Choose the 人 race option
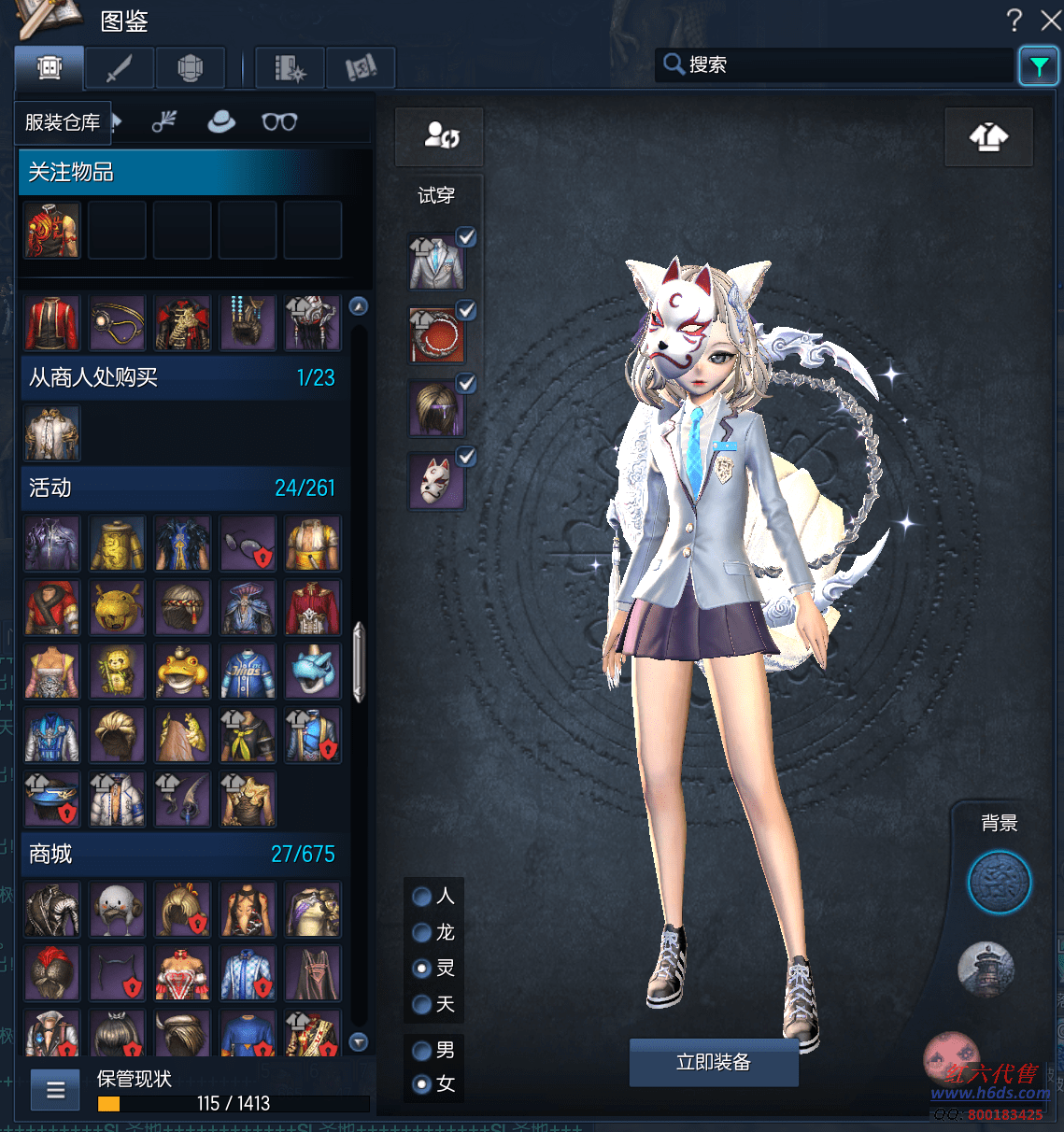 422,897
